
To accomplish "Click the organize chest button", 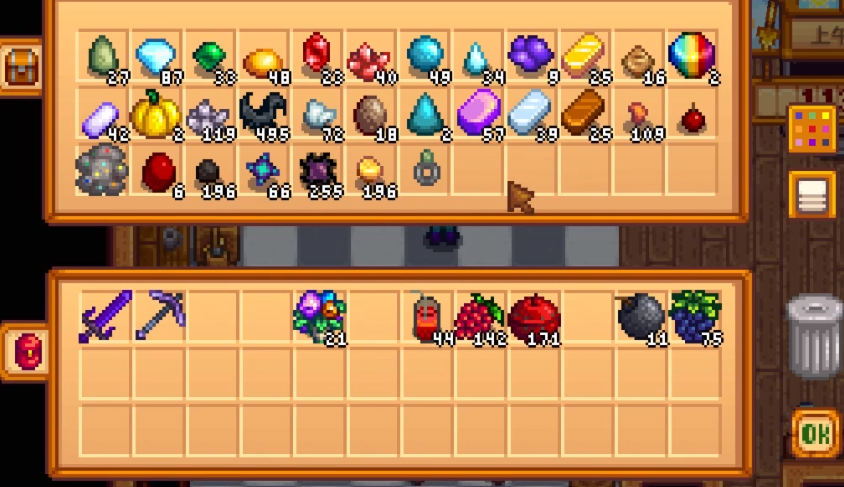I will click(812, 194).
